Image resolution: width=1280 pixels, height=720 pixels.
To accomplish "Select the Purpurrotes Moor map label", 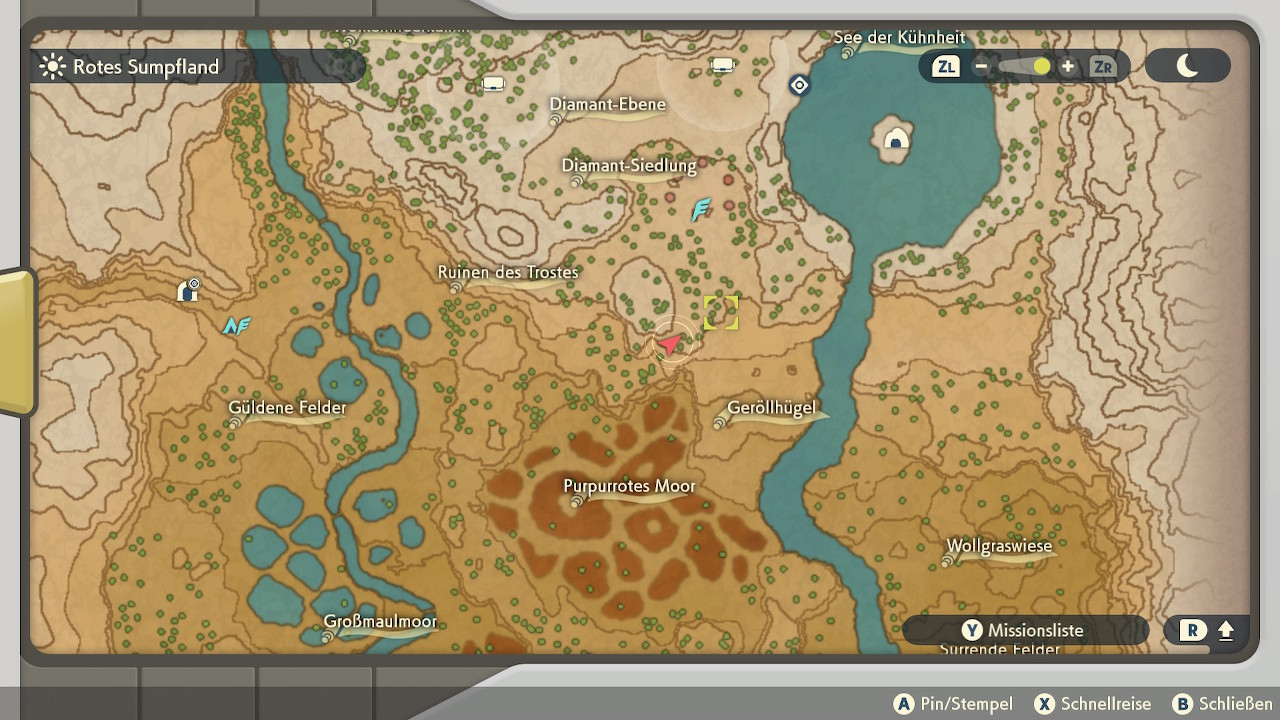I will point(629,487).
